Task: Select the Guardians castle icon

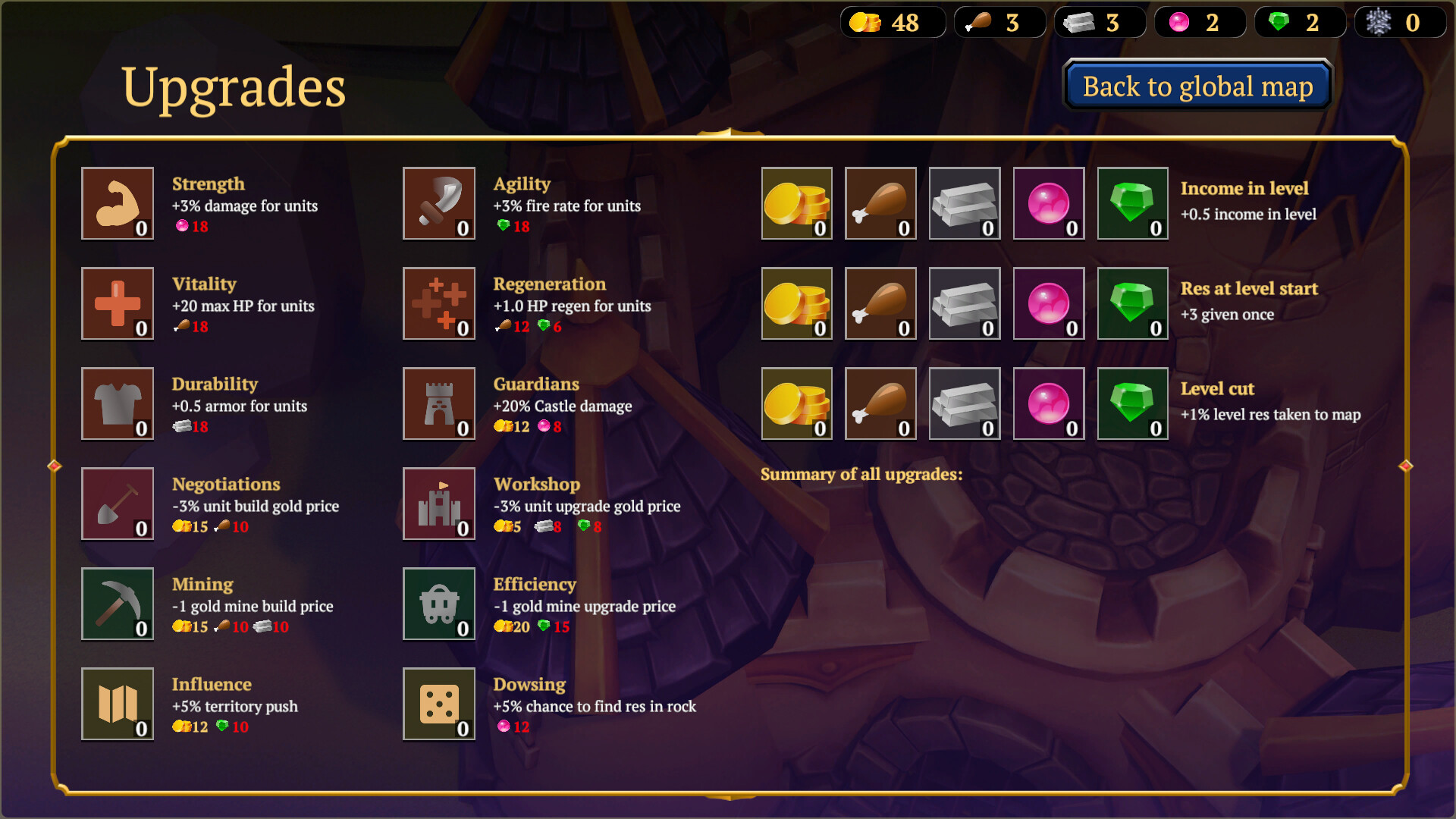Action: coord(438,403)
